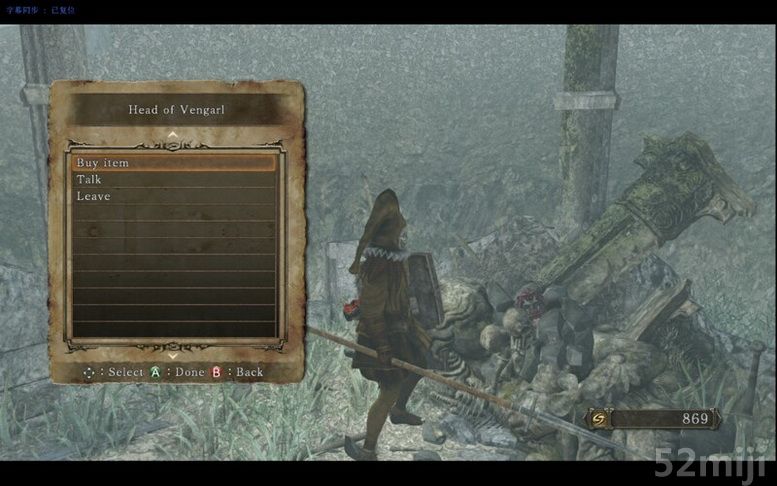Click the down arrow below the menu list
The width and height of the screenshot is (777, 486).
[173, 354]
